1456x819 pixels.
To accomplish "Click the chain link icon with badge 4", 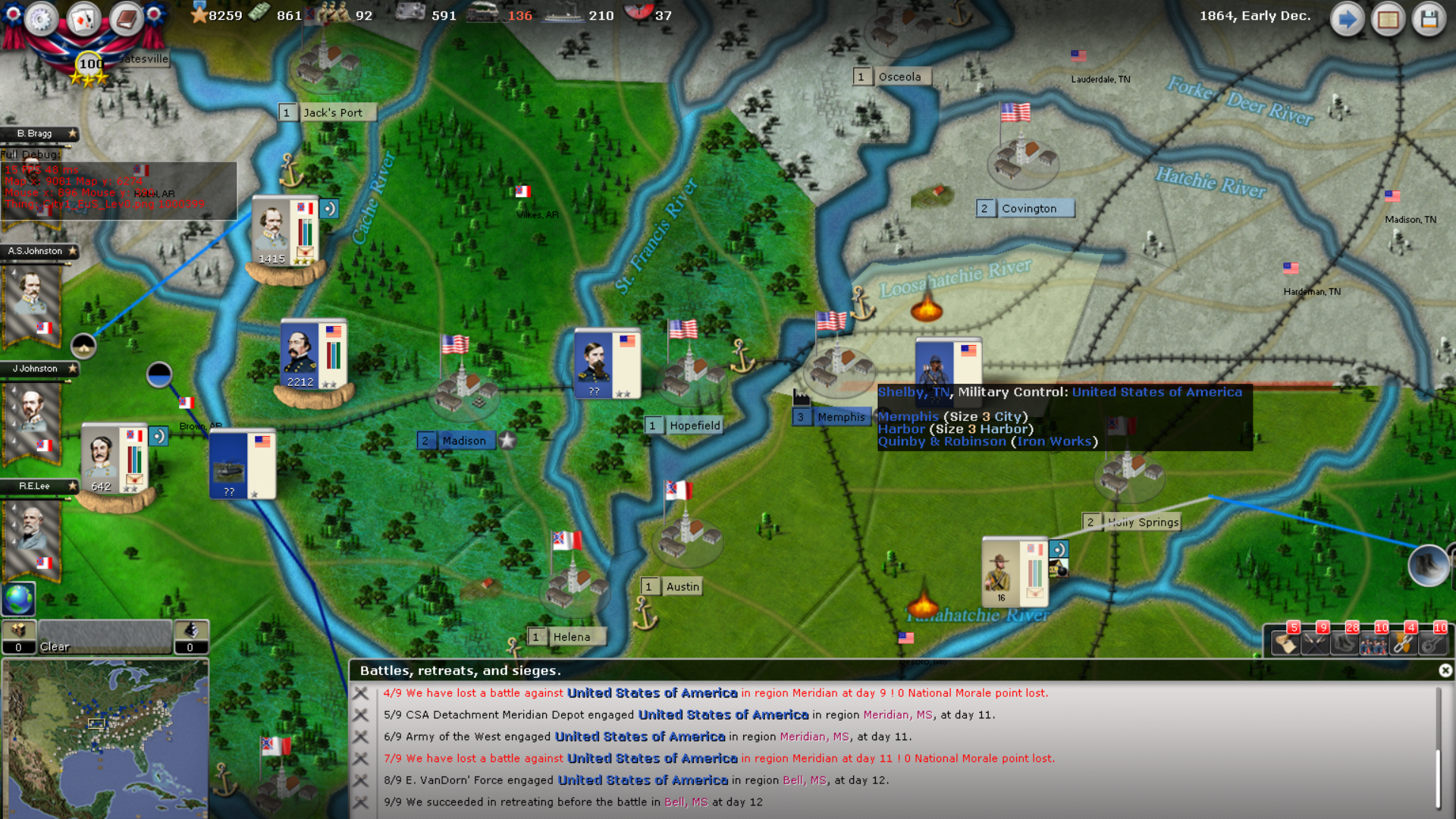I will coord(1403,645).
